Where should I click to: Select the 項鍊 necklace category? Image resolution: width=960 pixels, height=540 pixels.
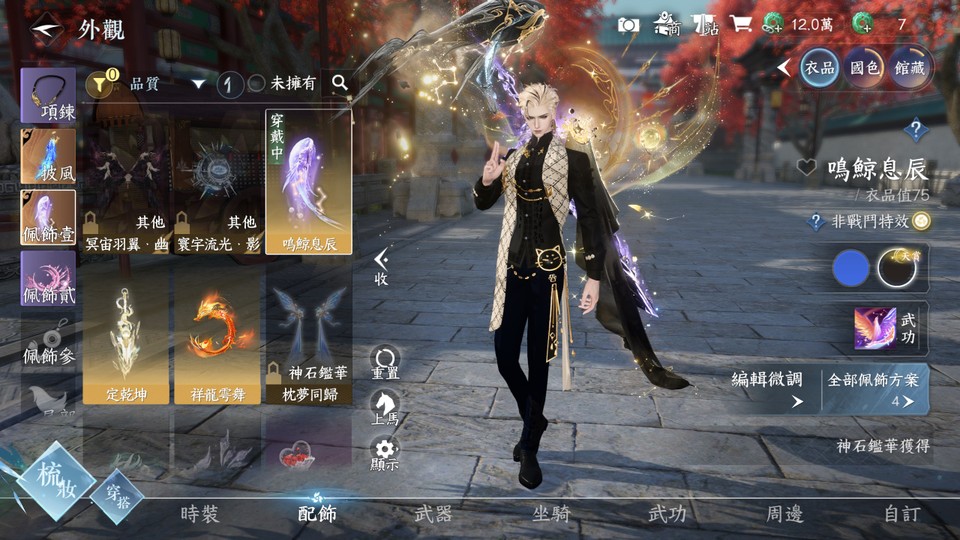(48, 95)
